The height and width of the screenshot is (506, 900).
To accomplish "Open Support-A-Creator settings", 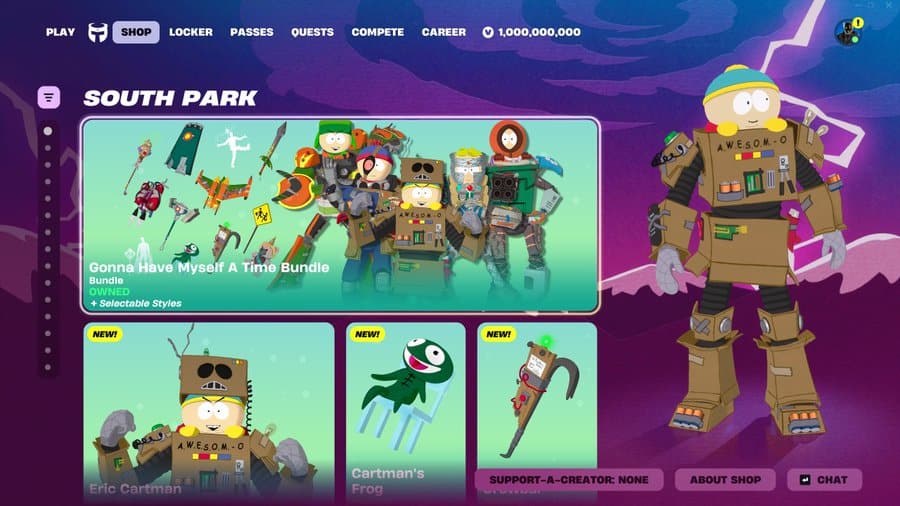I will 569,480.
